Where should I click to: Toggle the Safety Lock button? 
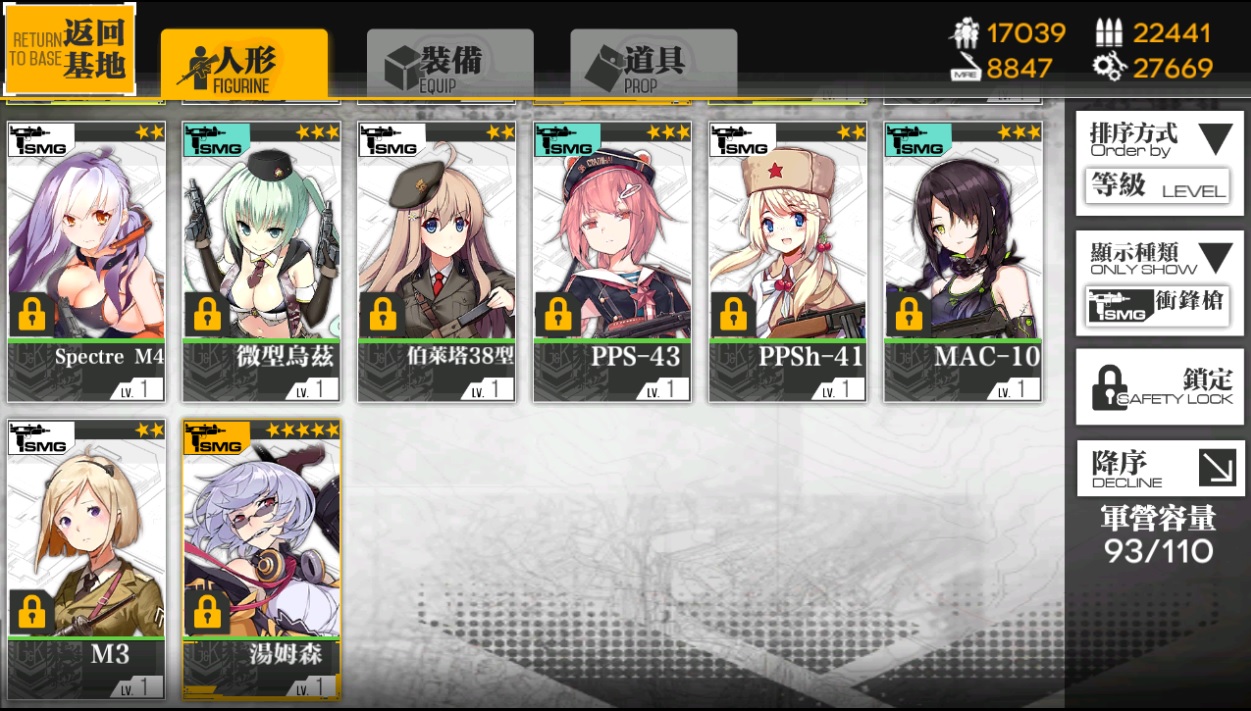click(1159, 387)
